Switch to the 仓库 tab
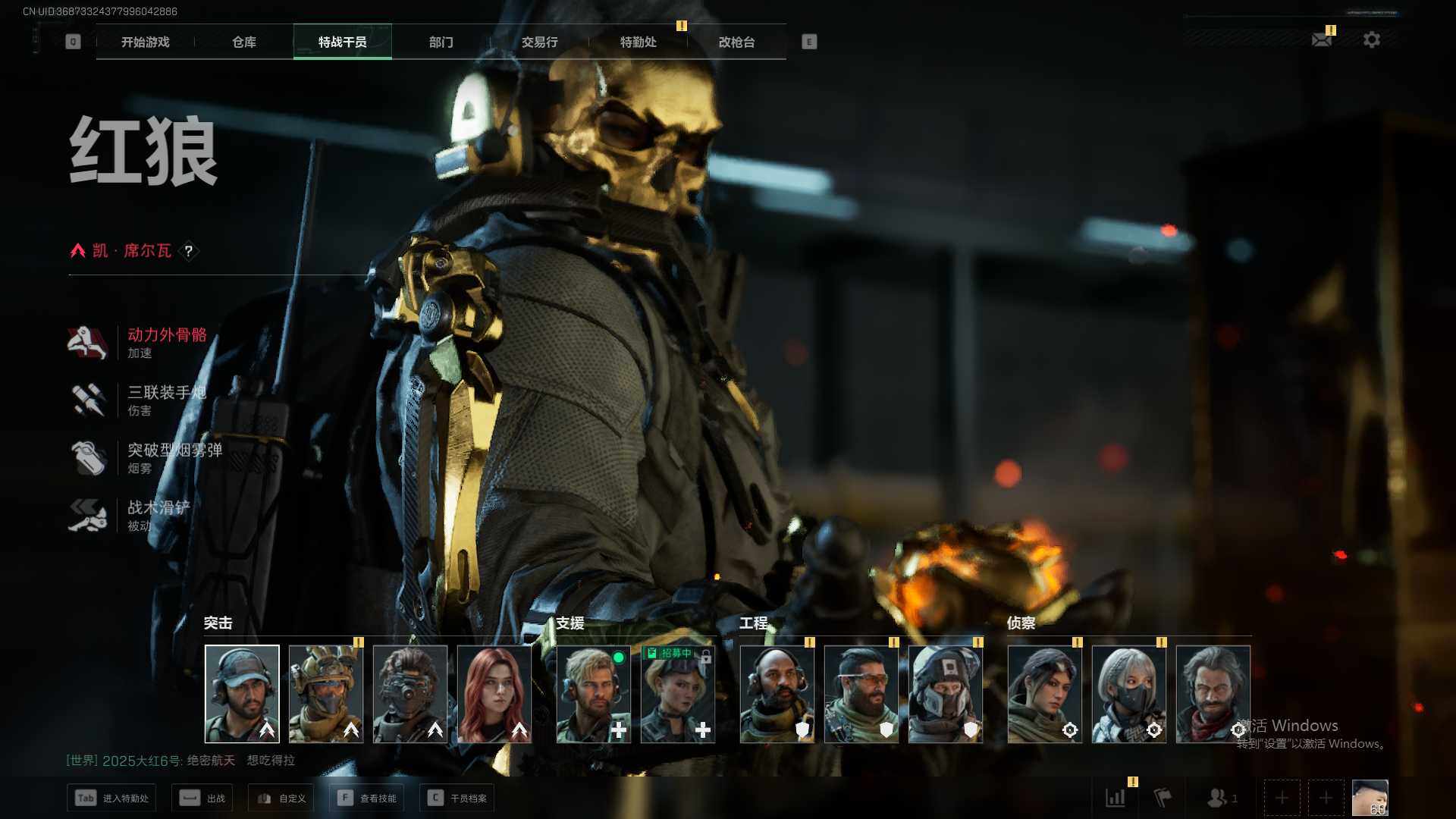1456x819 pixels. [x=244, y=42]
